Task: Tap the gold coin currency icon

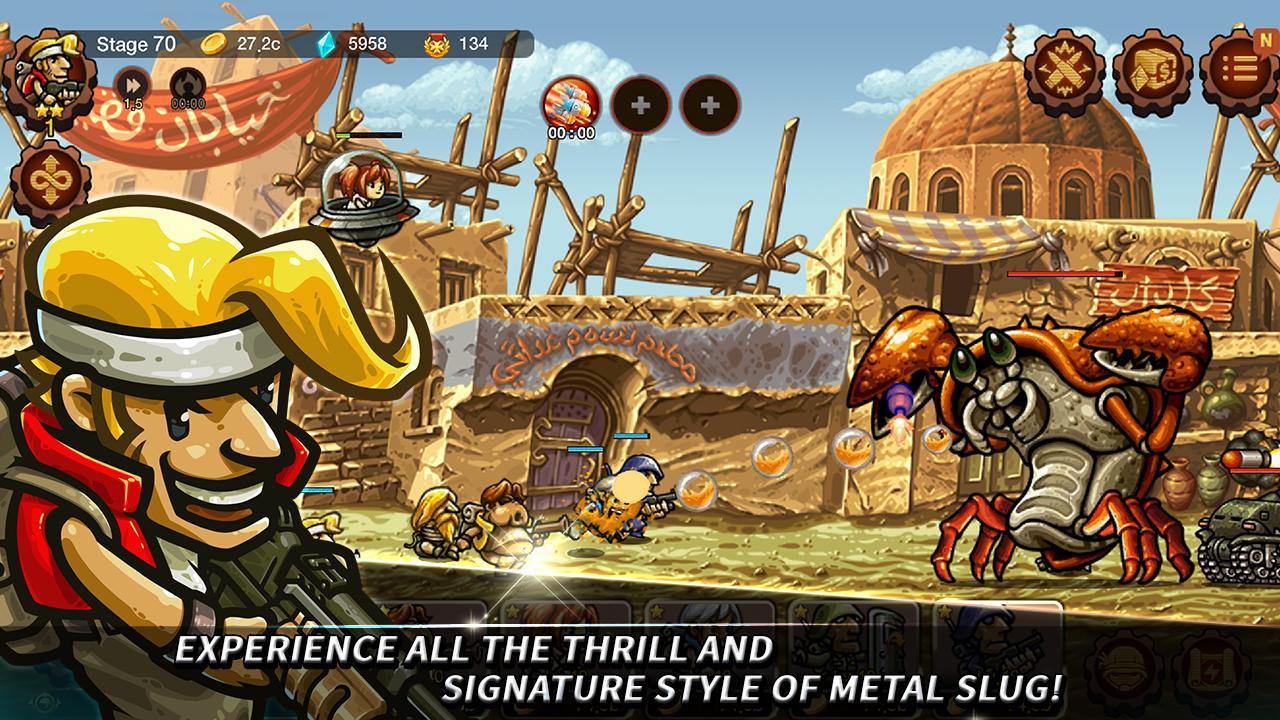Action: coord(213,42)
